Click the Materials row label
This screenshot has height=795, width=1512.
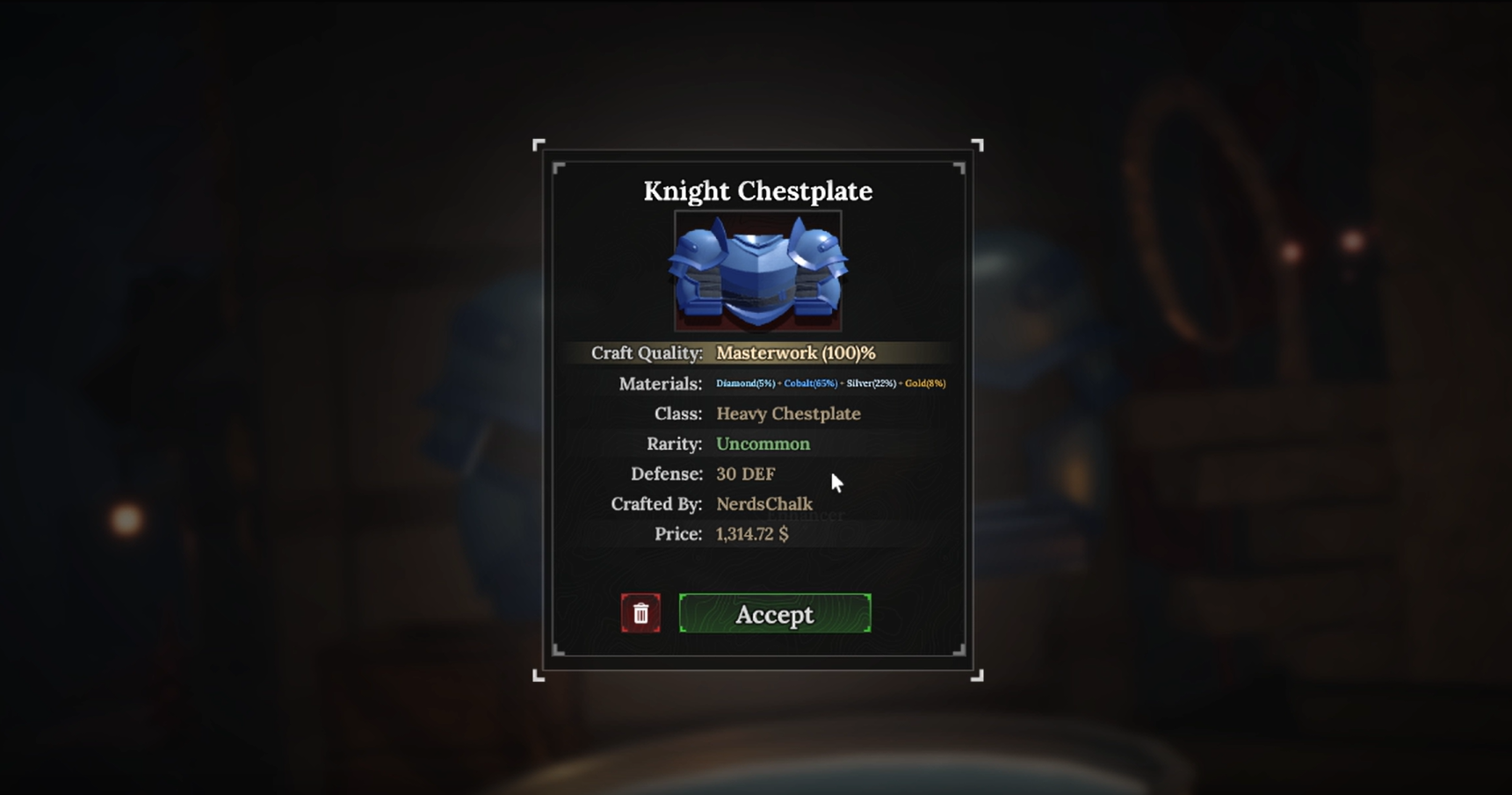pos(660,383)
